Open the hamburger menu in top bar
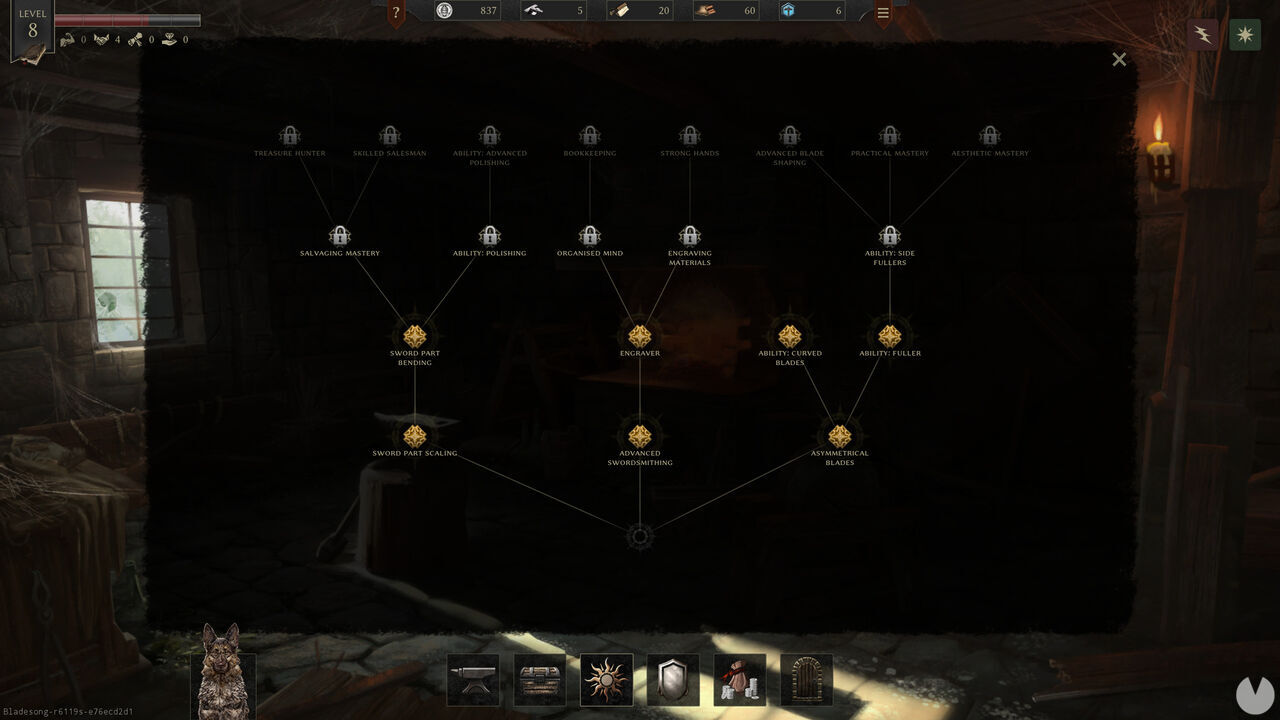This screenshot has width=1280, height=720. [883, 13]
